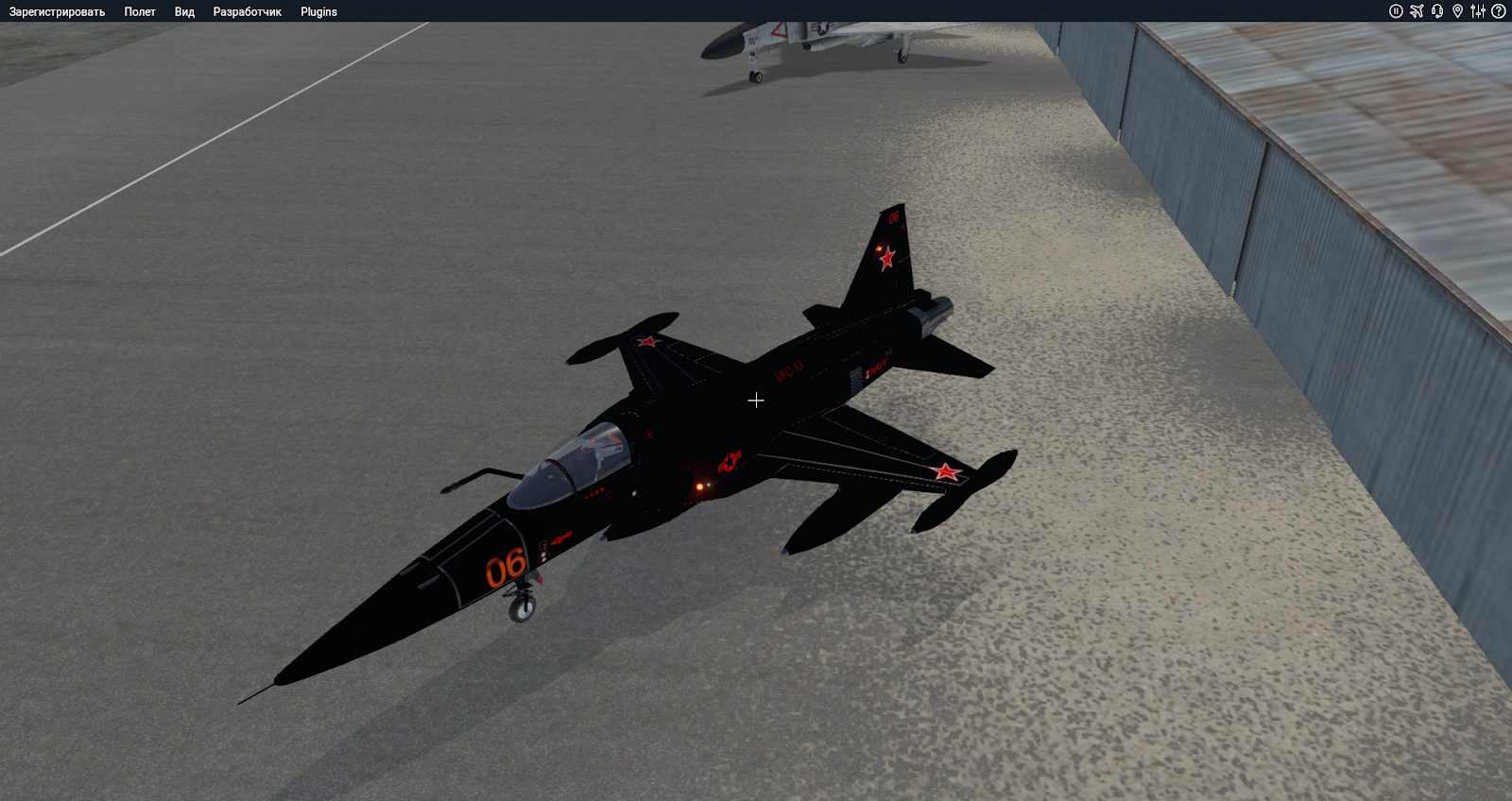The width and height of the screenshot is (1512, 801).
Task: Open the map with the location pin icon
Action: tap(1458, 11)
